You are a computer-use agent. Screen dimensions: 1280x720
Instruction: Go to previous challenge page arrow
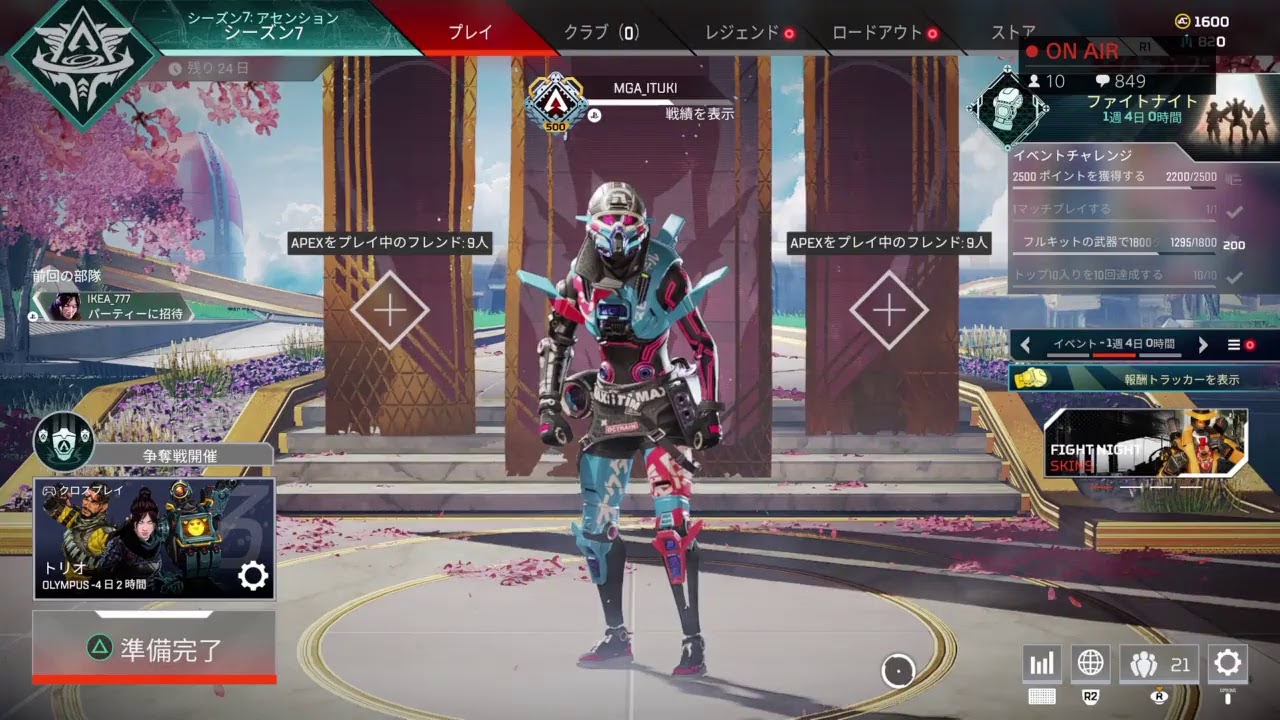(x=1025, y=345)
